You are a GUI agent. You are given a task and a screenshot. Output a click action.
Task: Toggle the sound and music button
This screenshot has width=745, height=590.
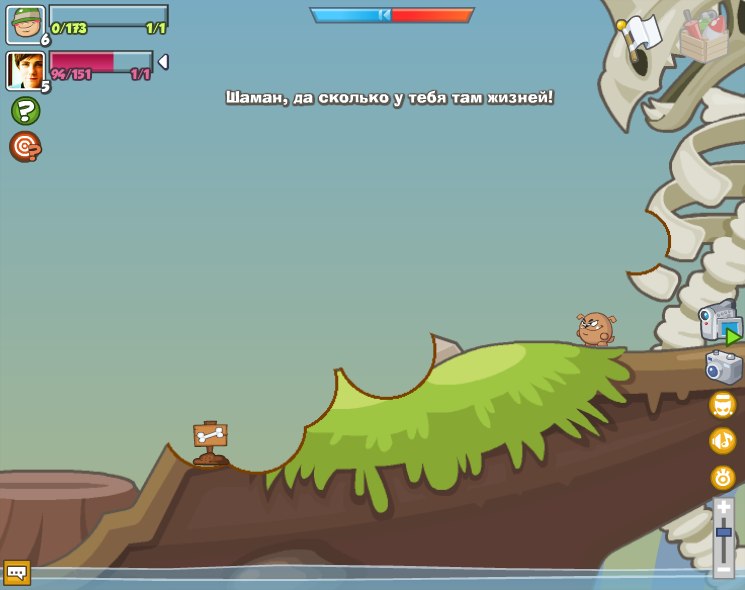[x=722, y=441]
